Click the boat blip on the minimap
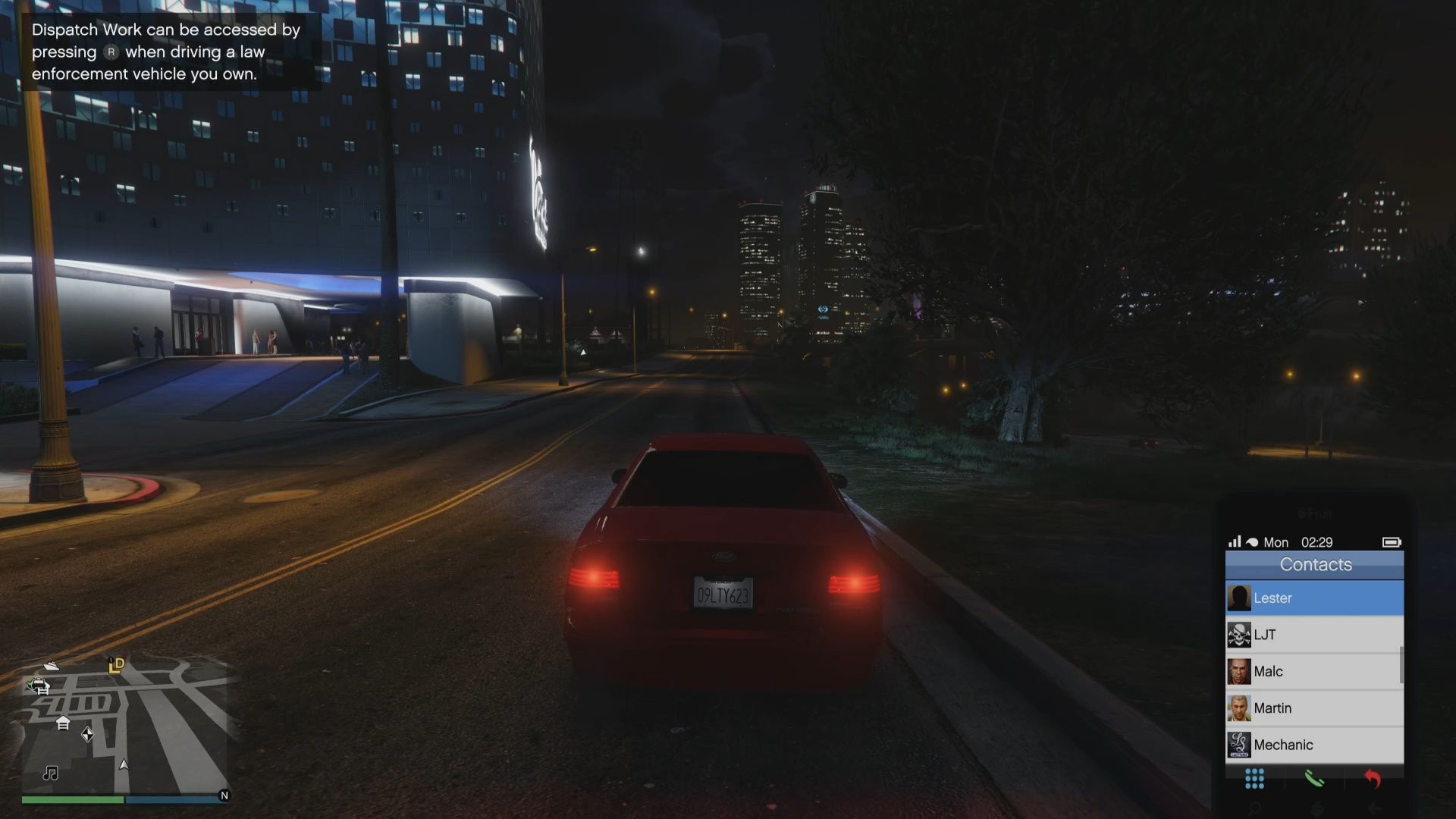The image size is (1456, 819). tap(50, 665)
